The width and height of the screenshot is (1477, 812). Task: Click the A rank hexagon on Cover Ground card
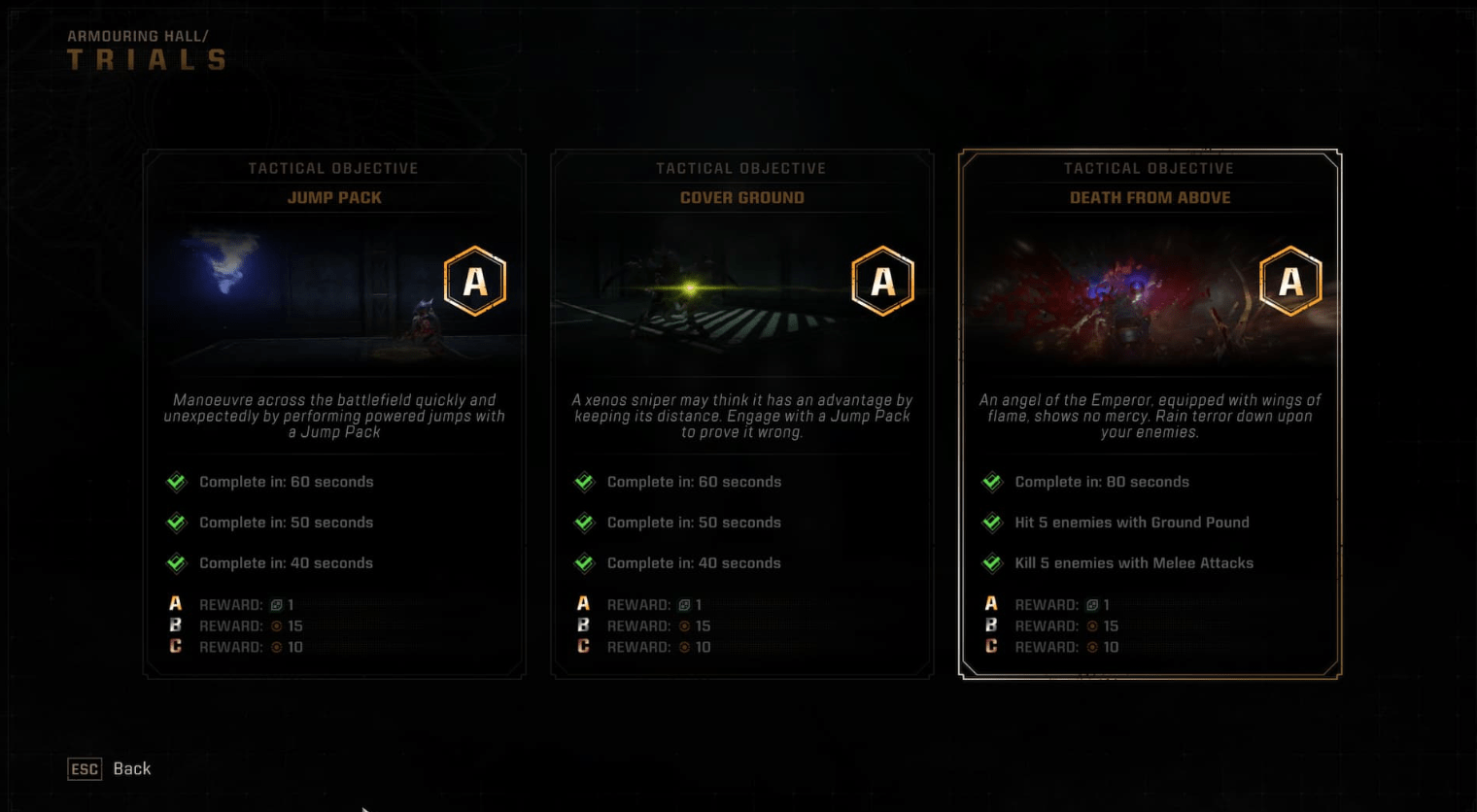click(x=883, y=281)
